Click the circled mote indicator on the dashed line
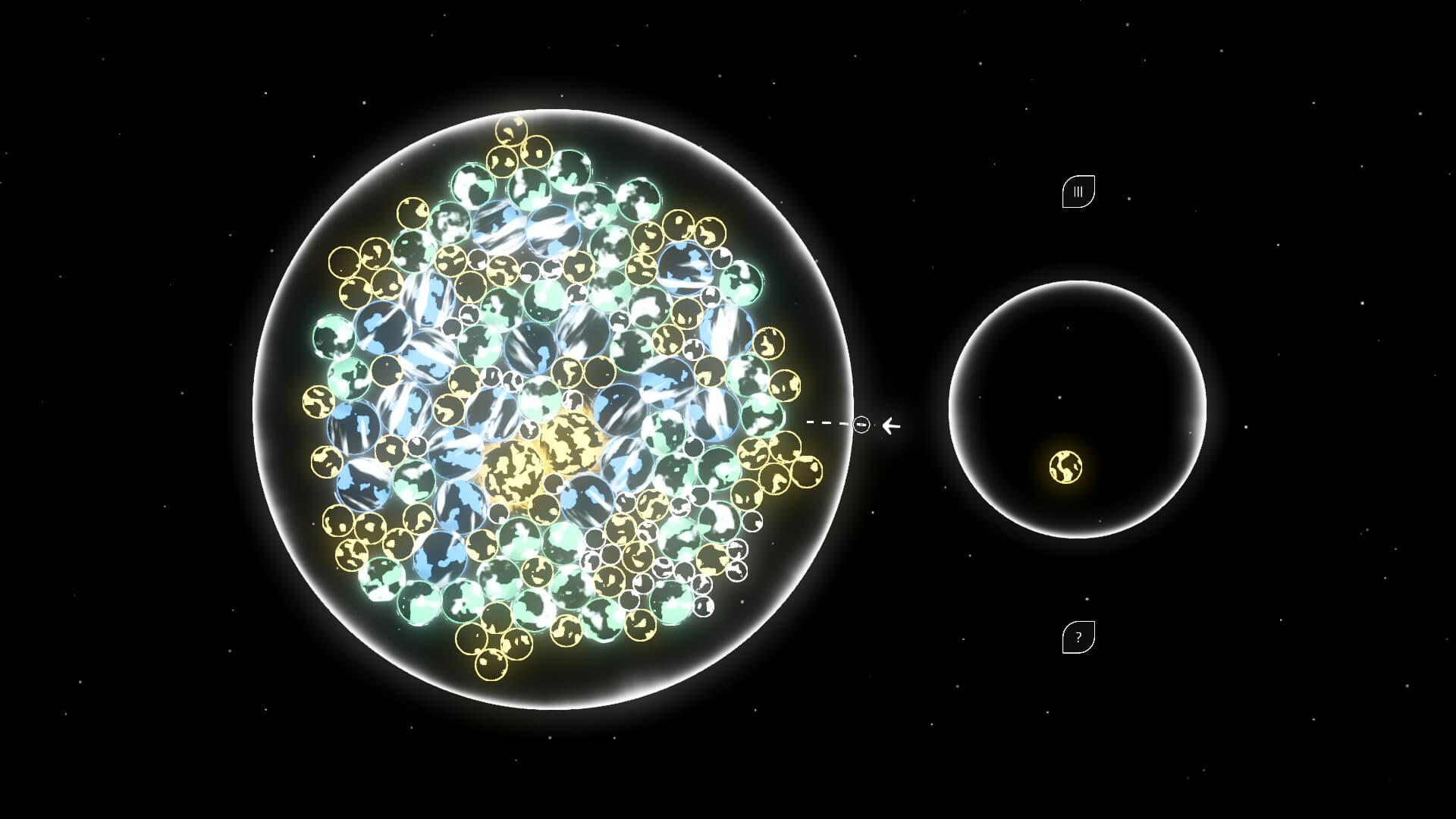This screenshot has width=1456, height=819. point(861,425)
